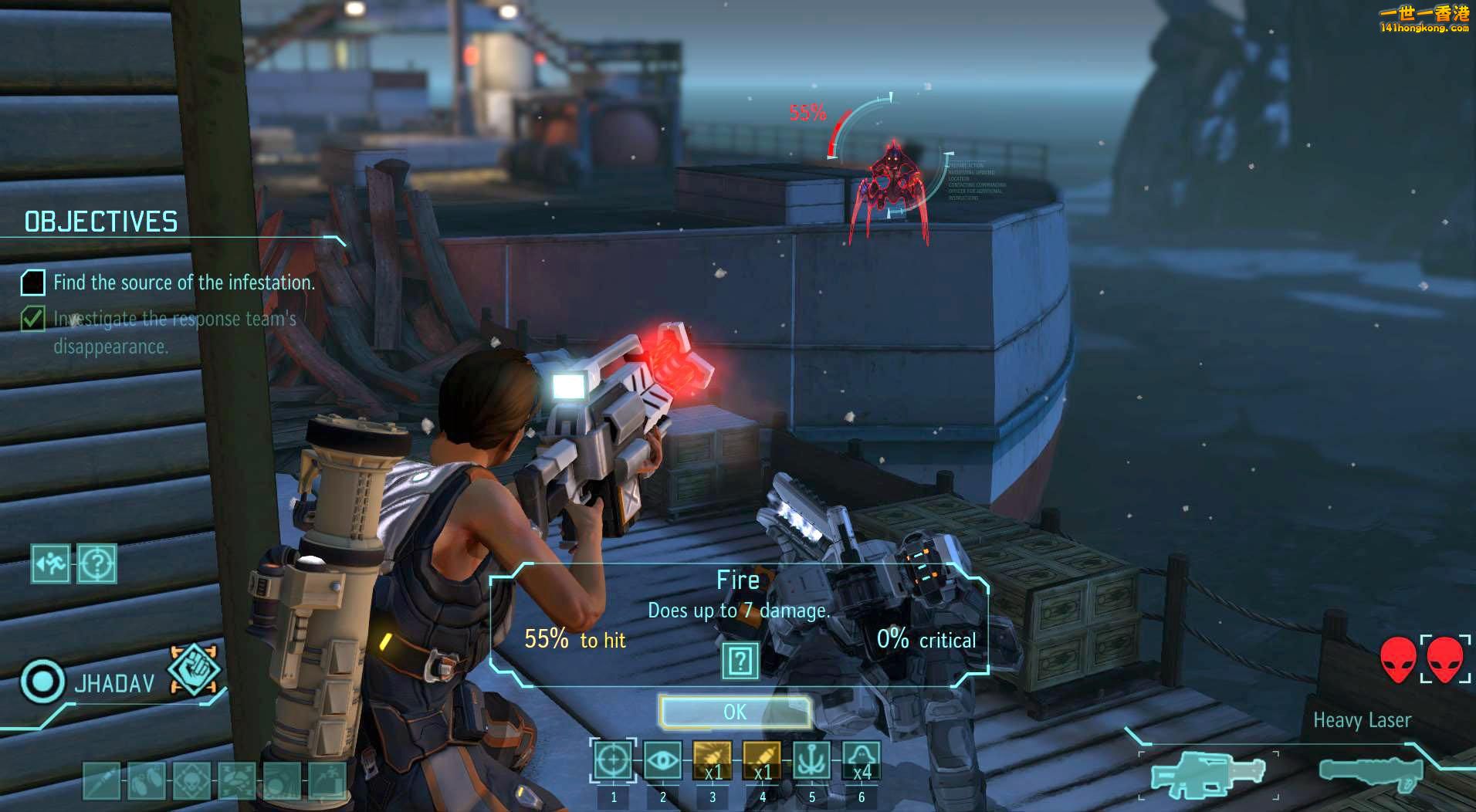This screenshot has height=812, width=1476.
Task: Select the grenades perk icon
Action: (146, 780)
